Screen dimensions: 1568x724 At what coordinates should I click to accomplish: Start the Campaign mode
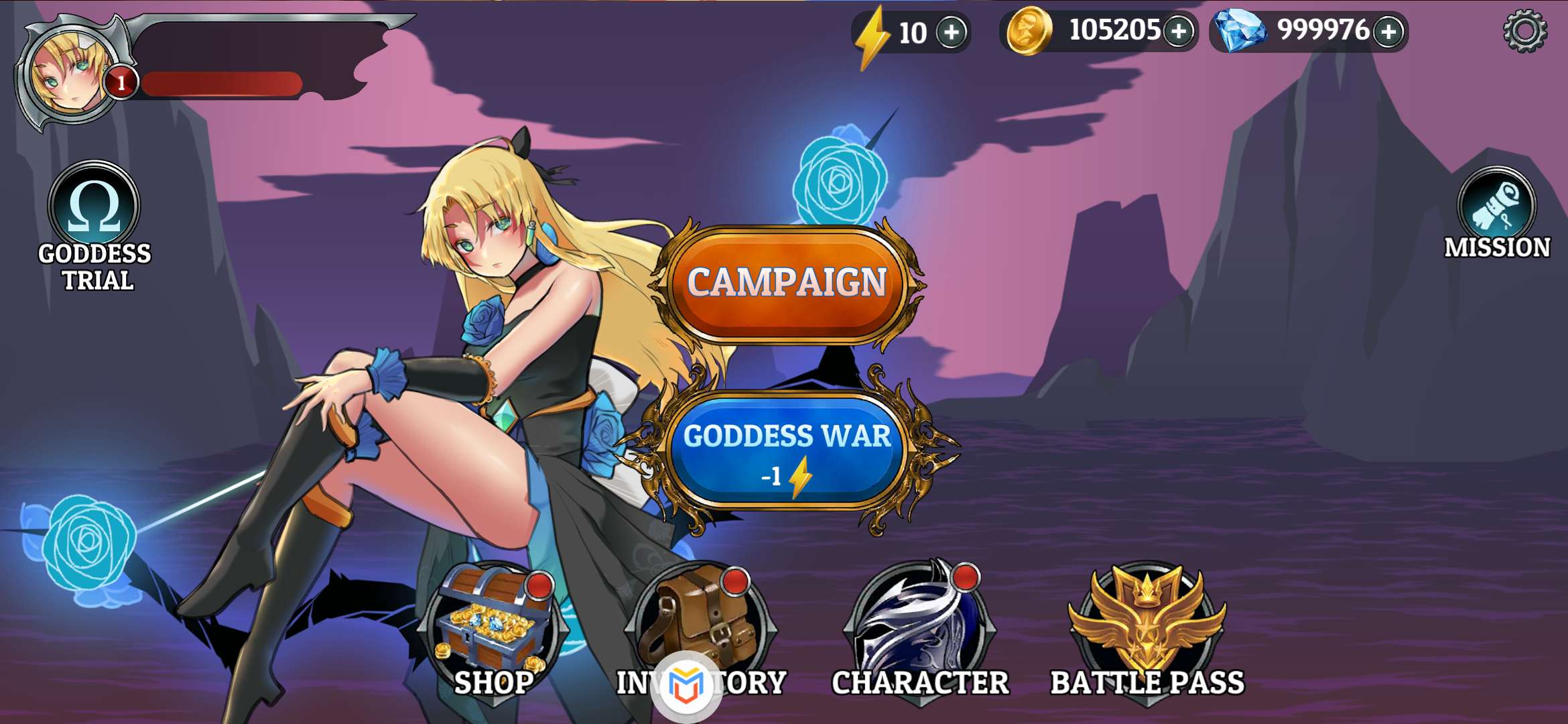pos(787,284)
